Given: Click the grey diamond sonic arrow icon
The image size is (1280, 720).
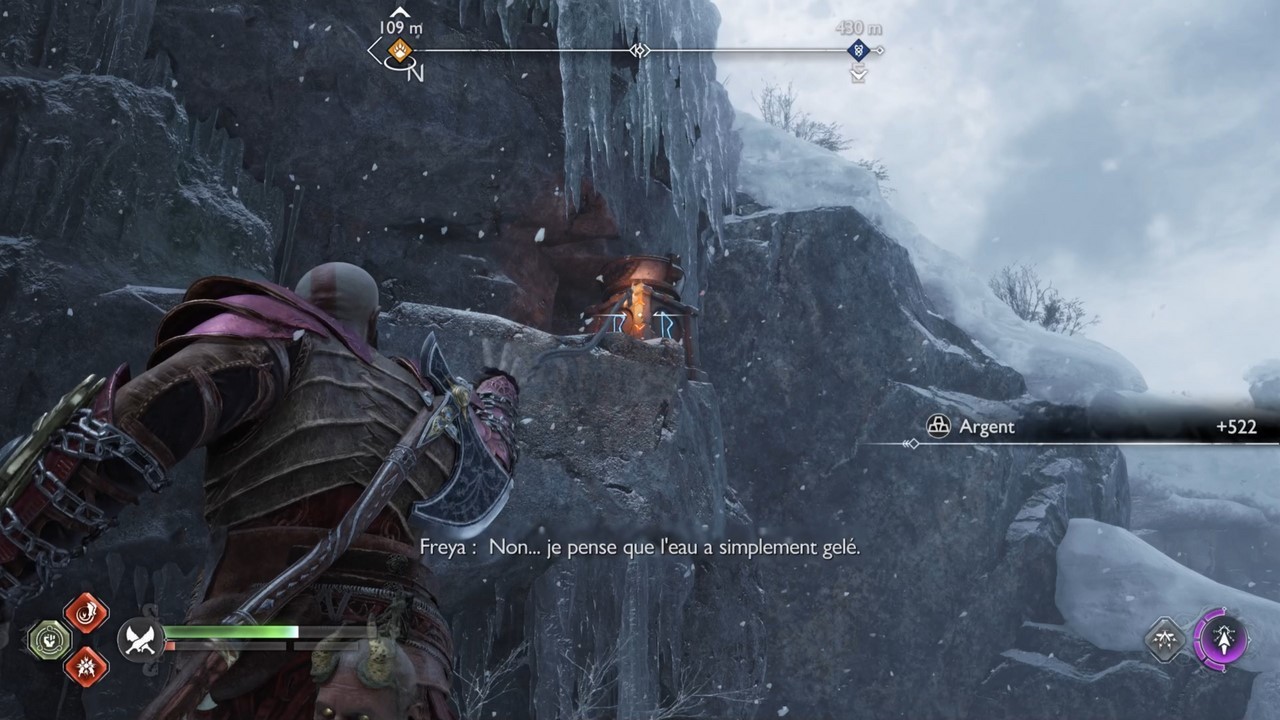Looking at the screenshot, I should tap(1164, 640).
